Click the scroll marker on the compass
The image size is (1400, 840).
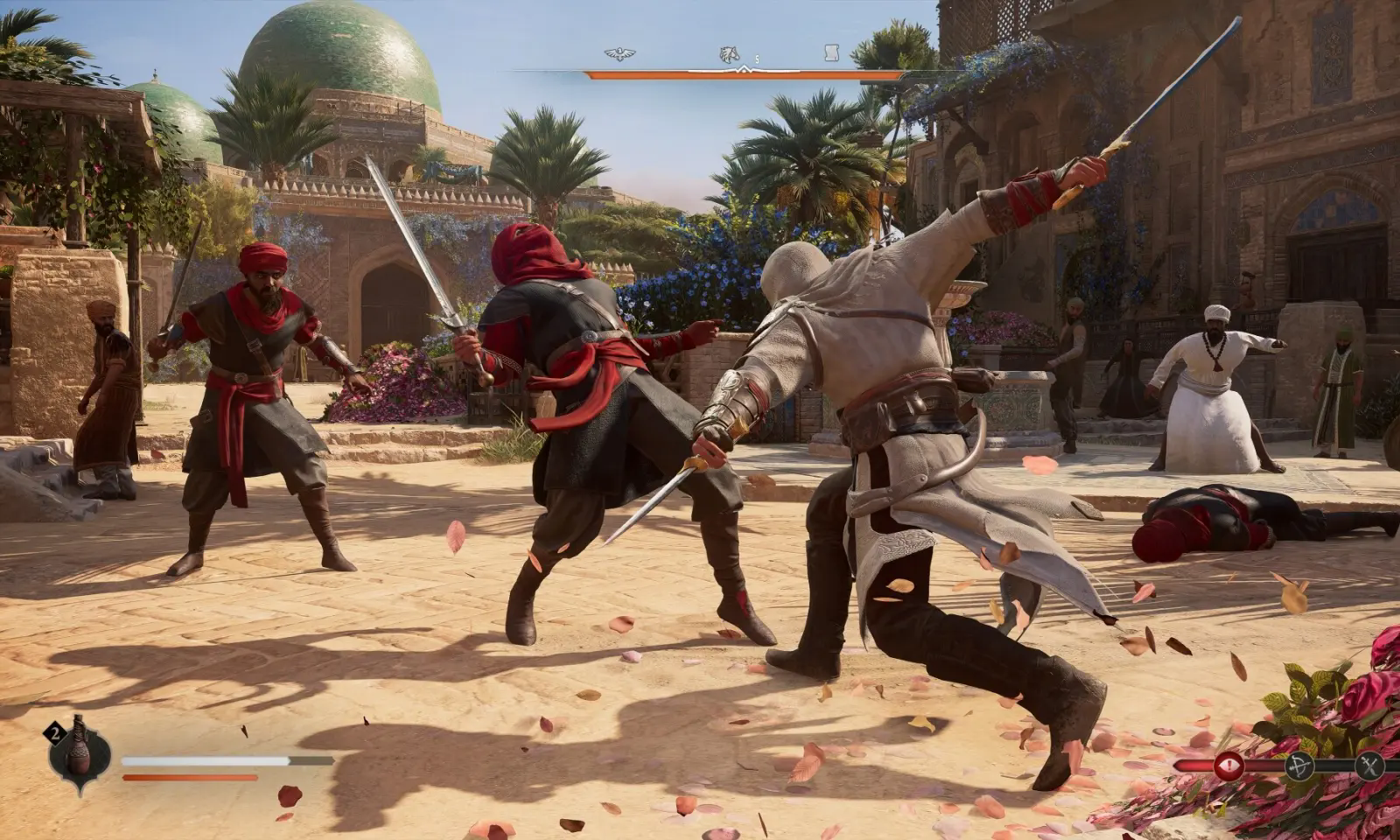click(832, 54)
